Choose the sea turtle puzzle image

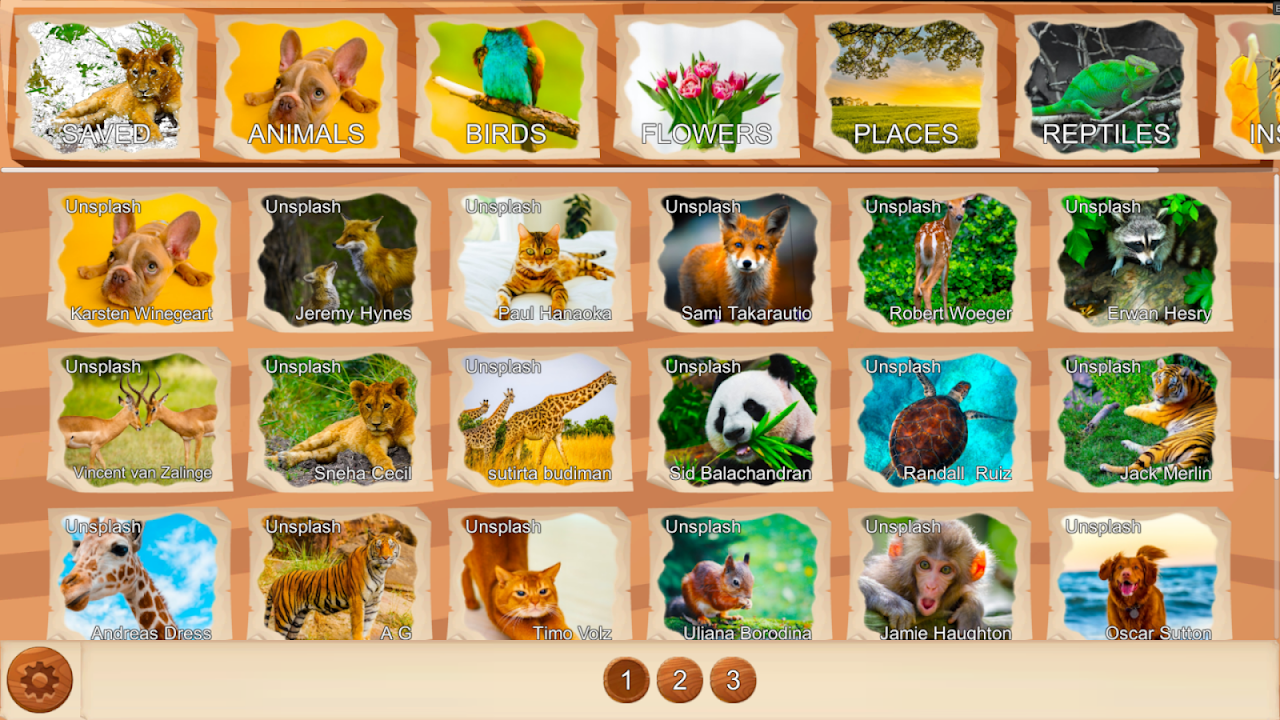940,420
